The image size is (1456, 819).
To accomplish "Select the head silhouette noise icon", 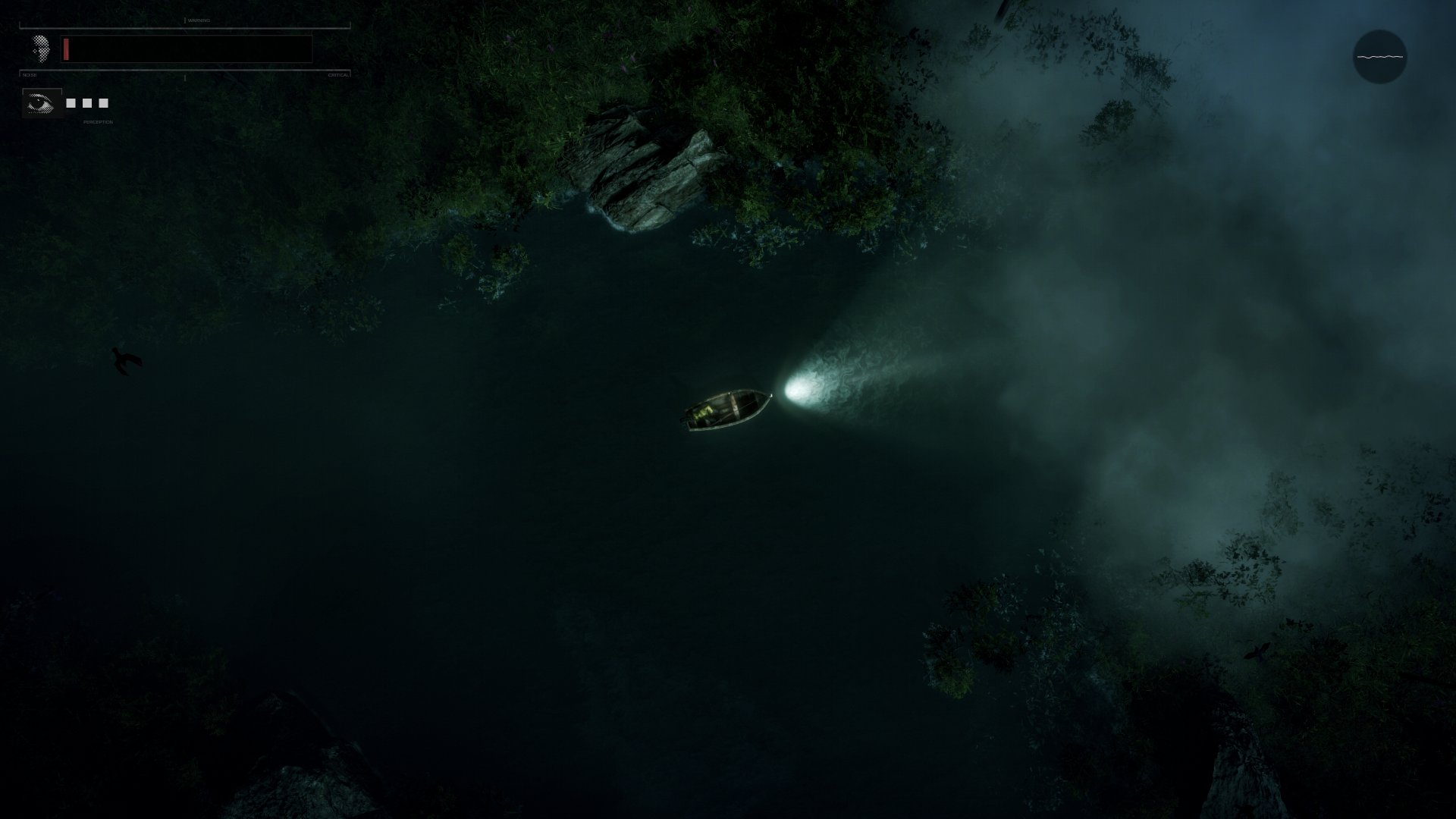I will [x=41, y=49].
